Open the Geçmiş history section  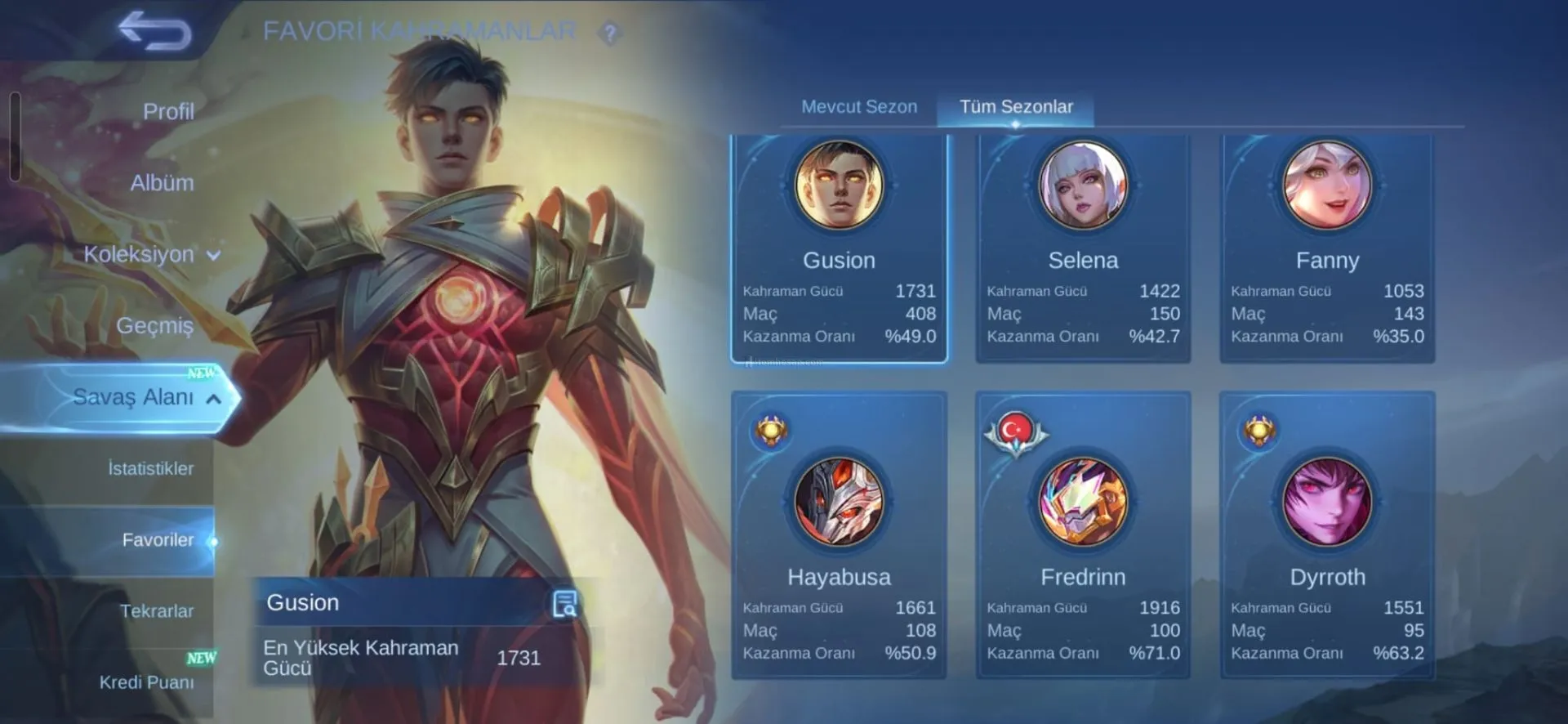click(x=154, y=325)
